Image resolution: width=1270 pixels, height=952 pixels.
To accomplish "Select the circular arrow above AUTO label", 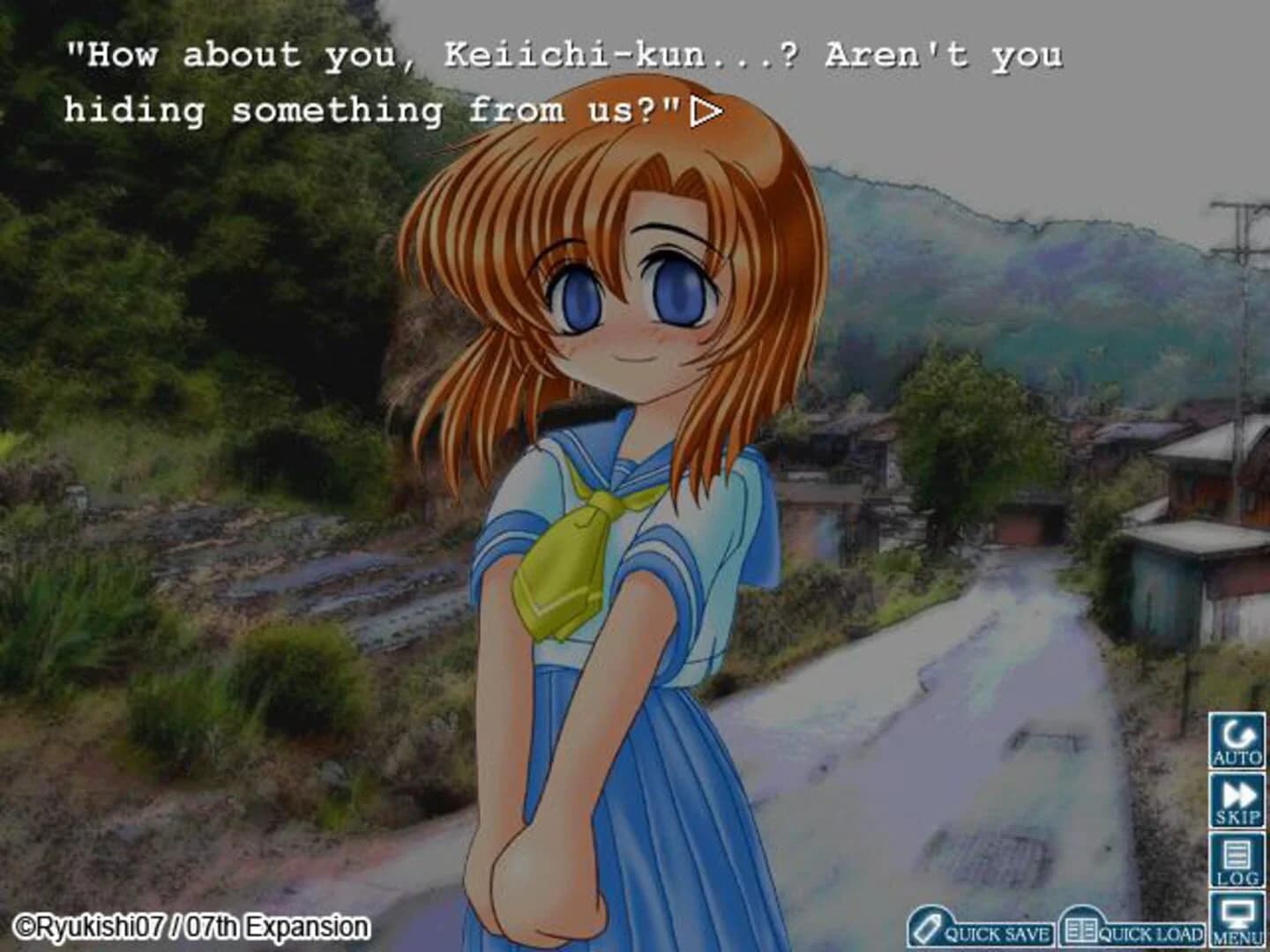I will pyautogui.click(x=1238, y=733).
